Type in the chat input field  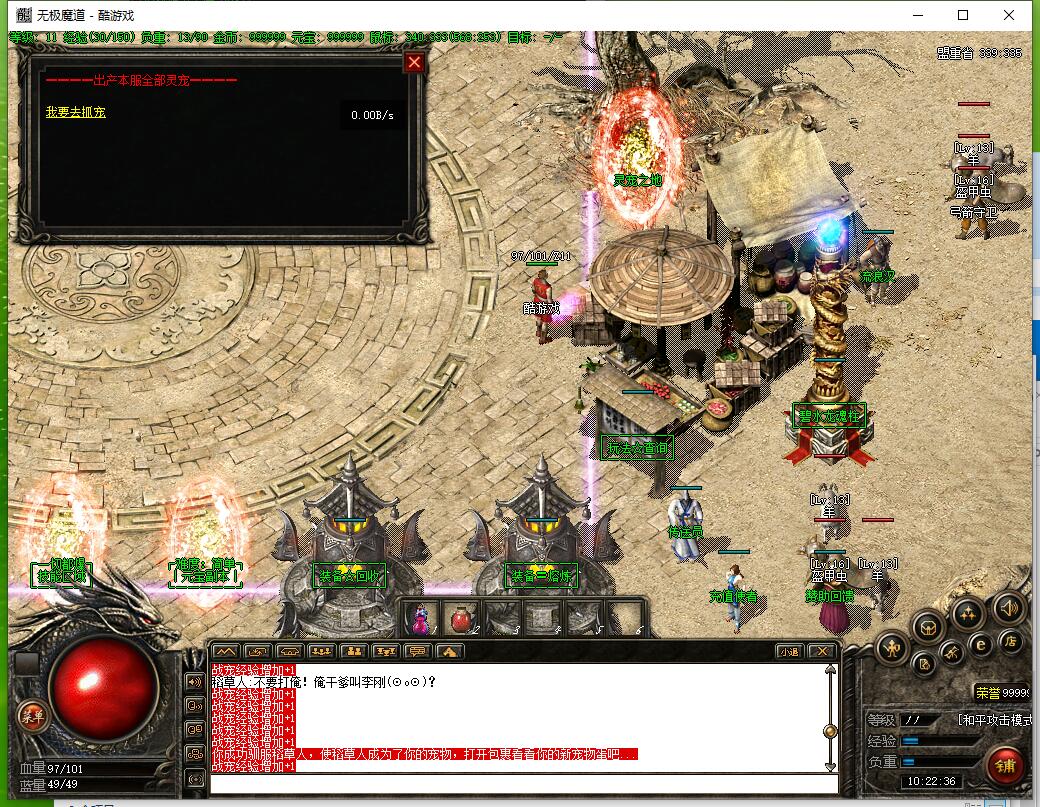pos(520,782)
